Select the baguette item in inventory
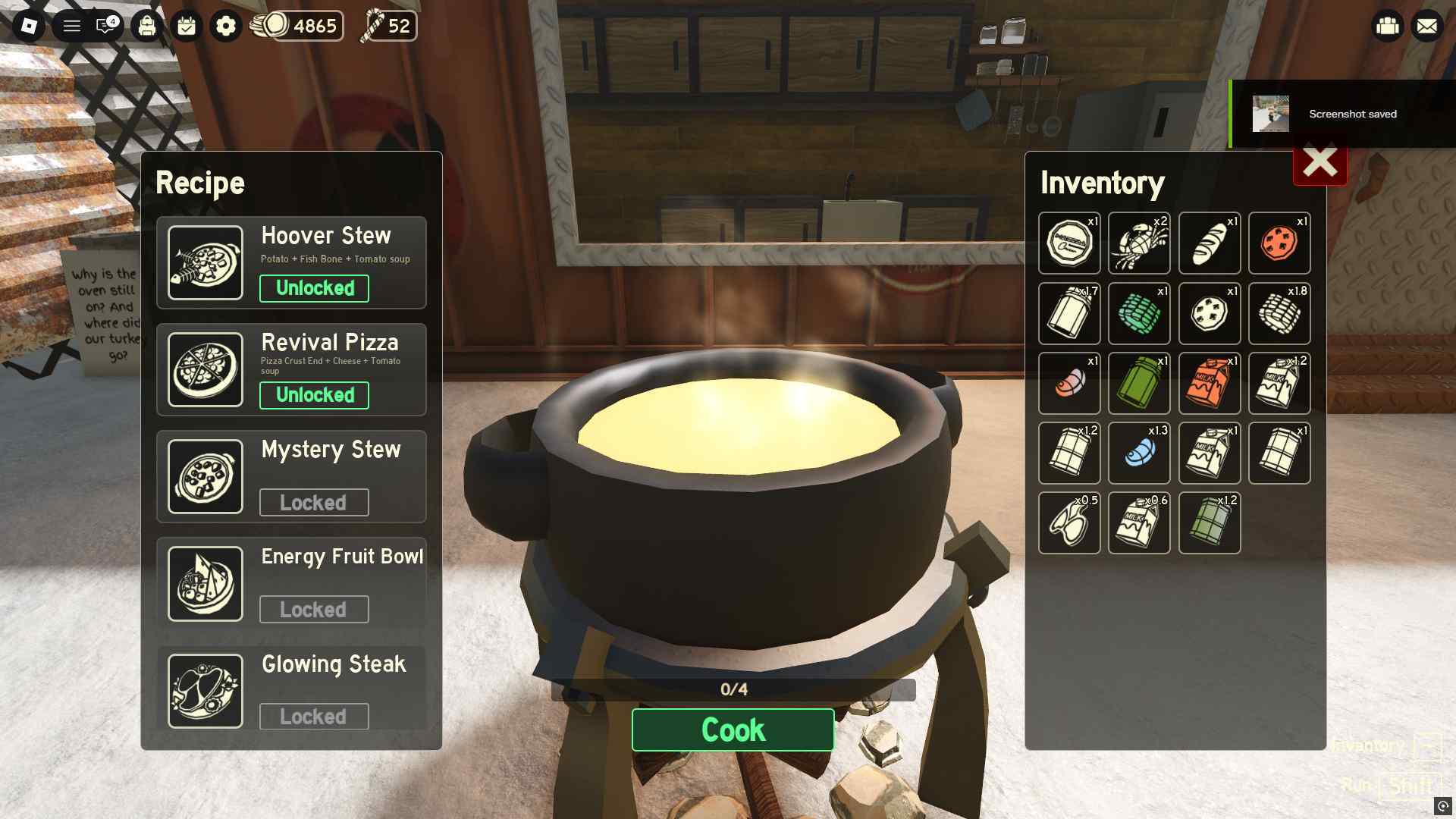 click(1210, 243)
